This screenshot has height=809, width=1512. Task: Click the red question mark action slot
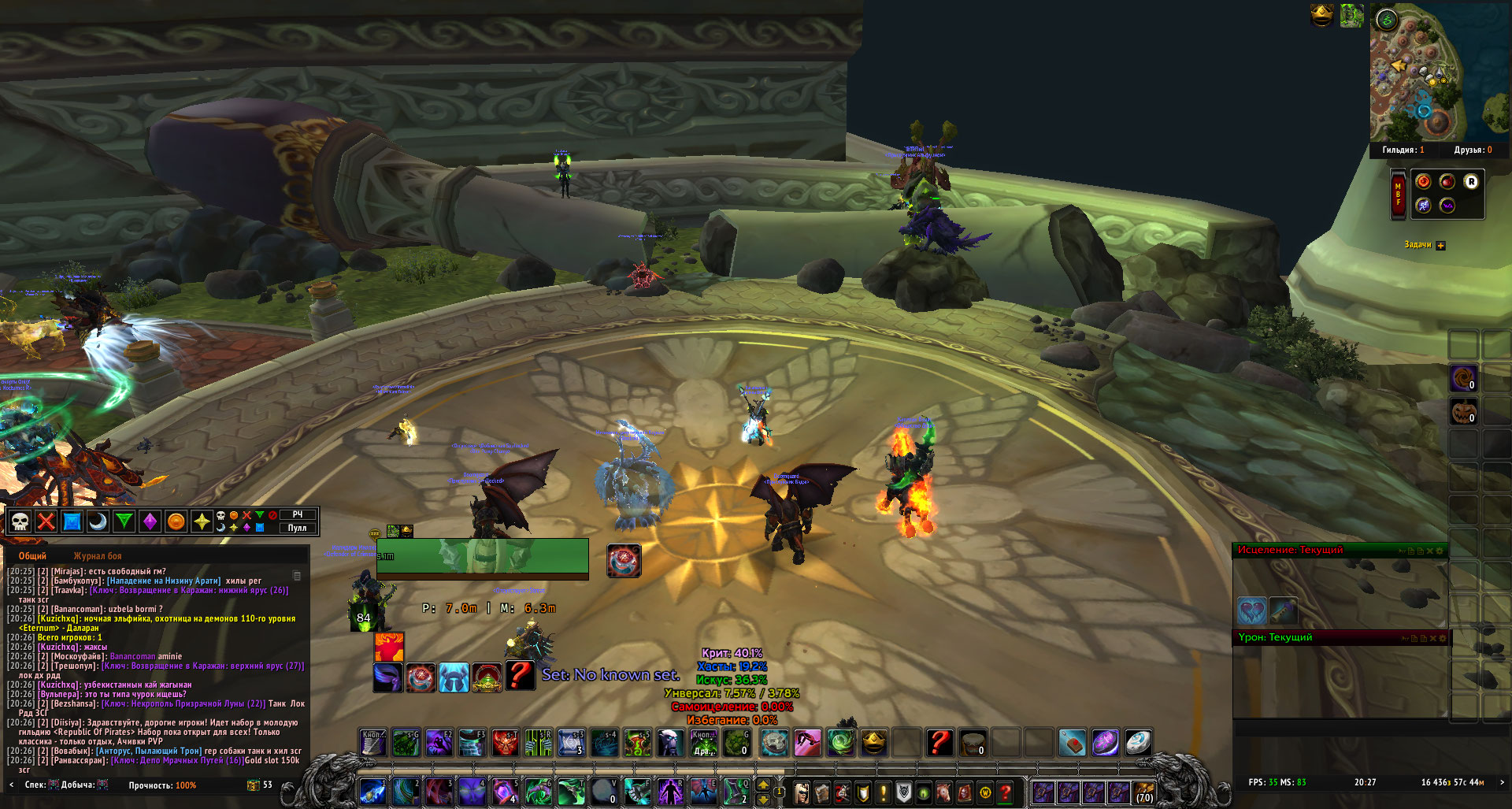939,743
